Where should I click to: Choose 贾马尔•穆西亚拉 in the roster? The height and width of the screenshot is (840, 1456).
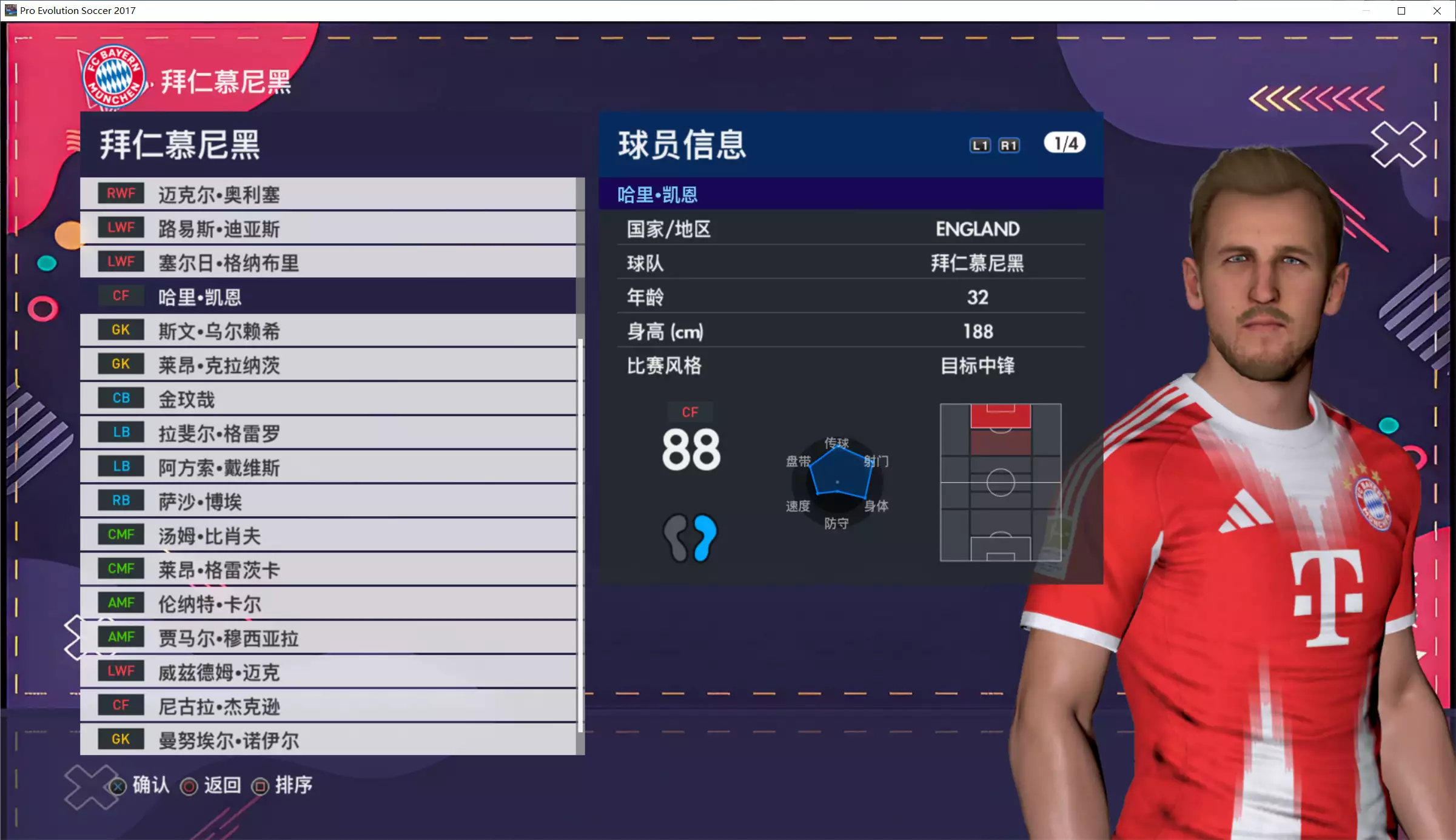(327, 637)
